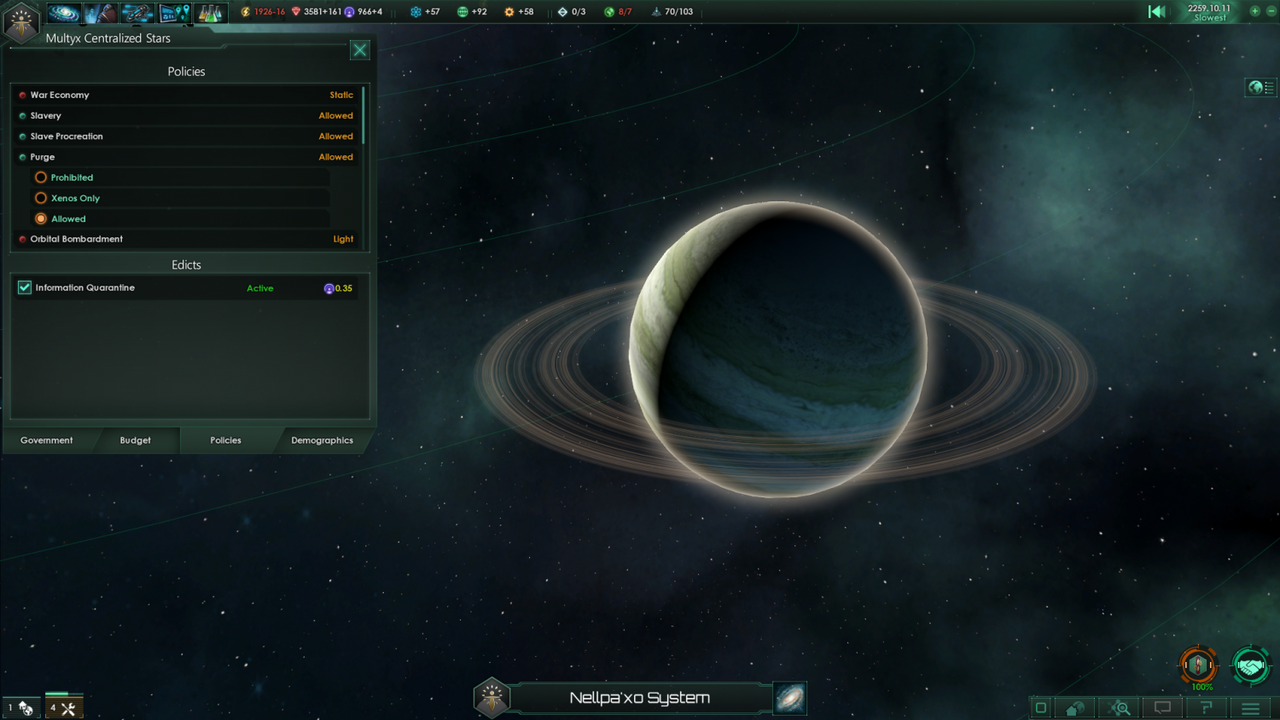The height and width of the screenshot is (720, 1280).
Task: Uncheck the Information Quarantine edict
Action: pos(24,287)
